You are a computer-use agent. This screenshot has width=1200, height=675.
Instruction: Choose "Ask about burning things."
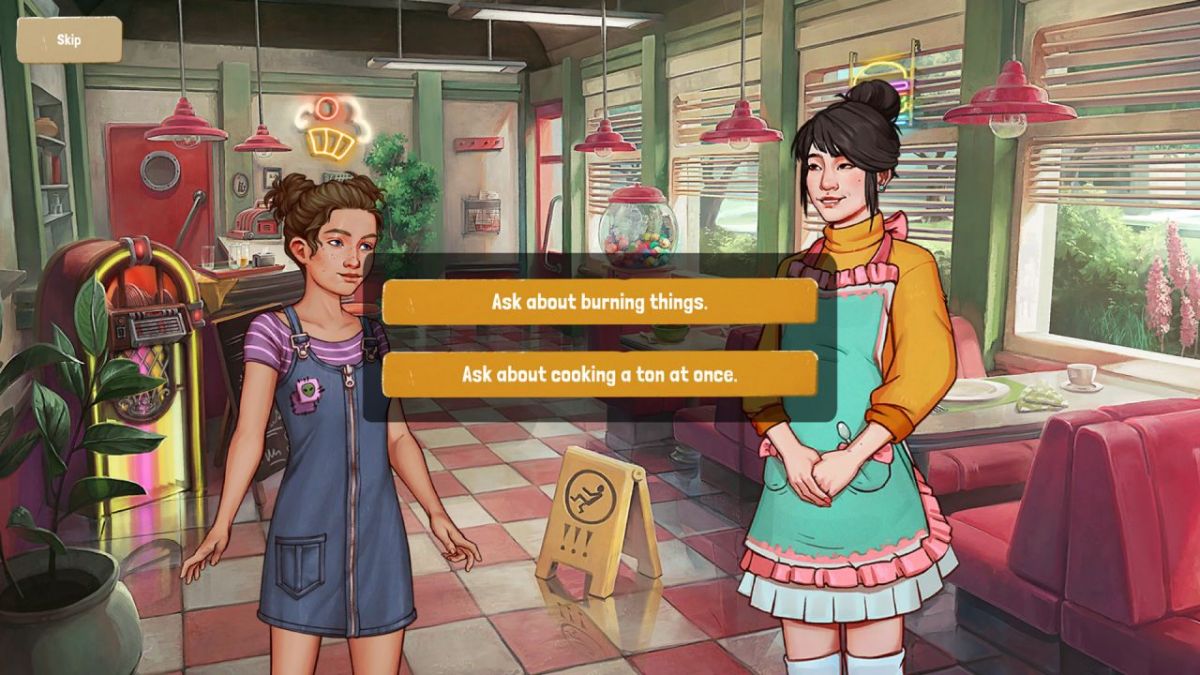(x=599, y=302)
